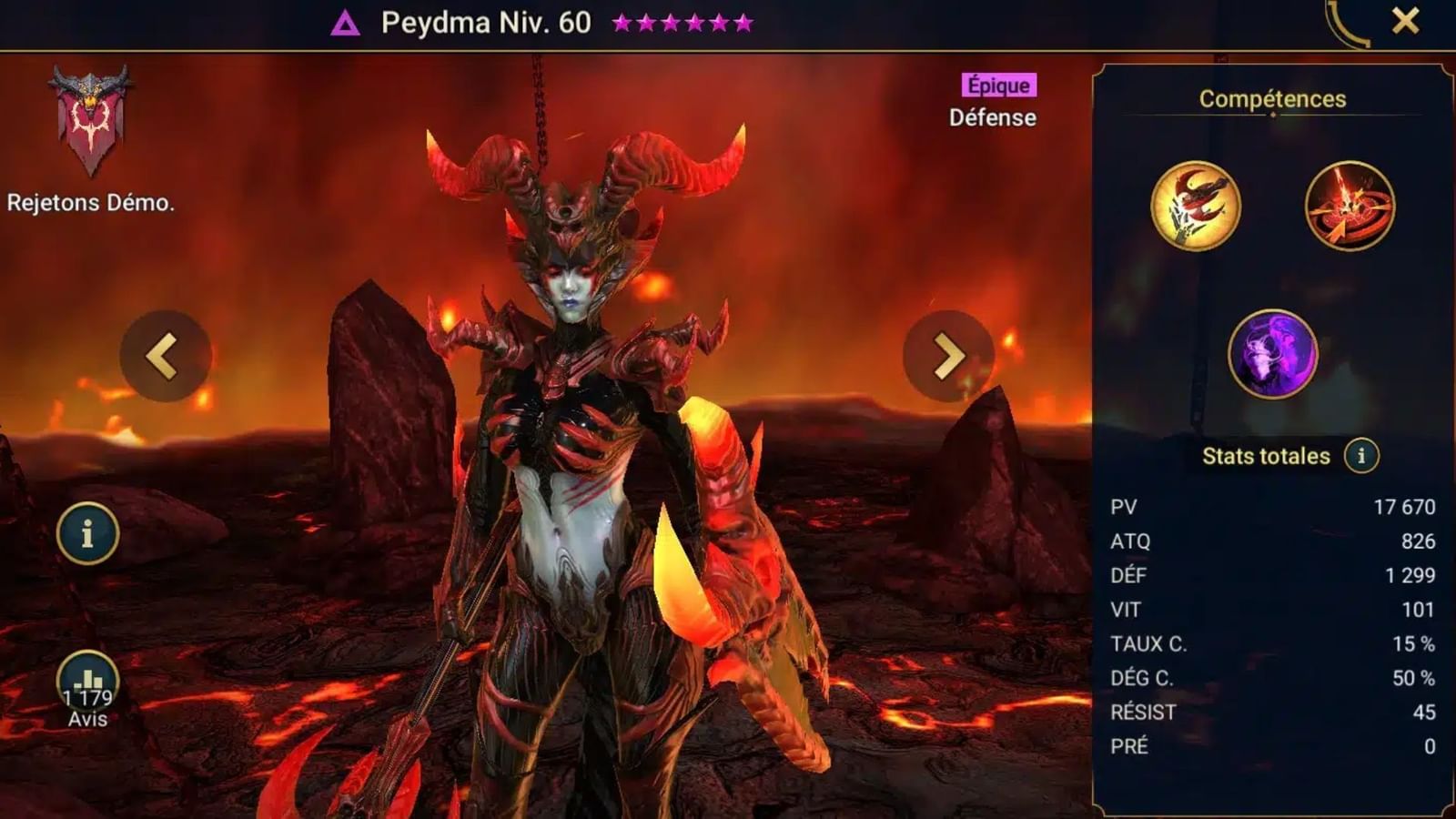
Task: Open the Stats totales info circle
Action: [x=1361, y=455]
